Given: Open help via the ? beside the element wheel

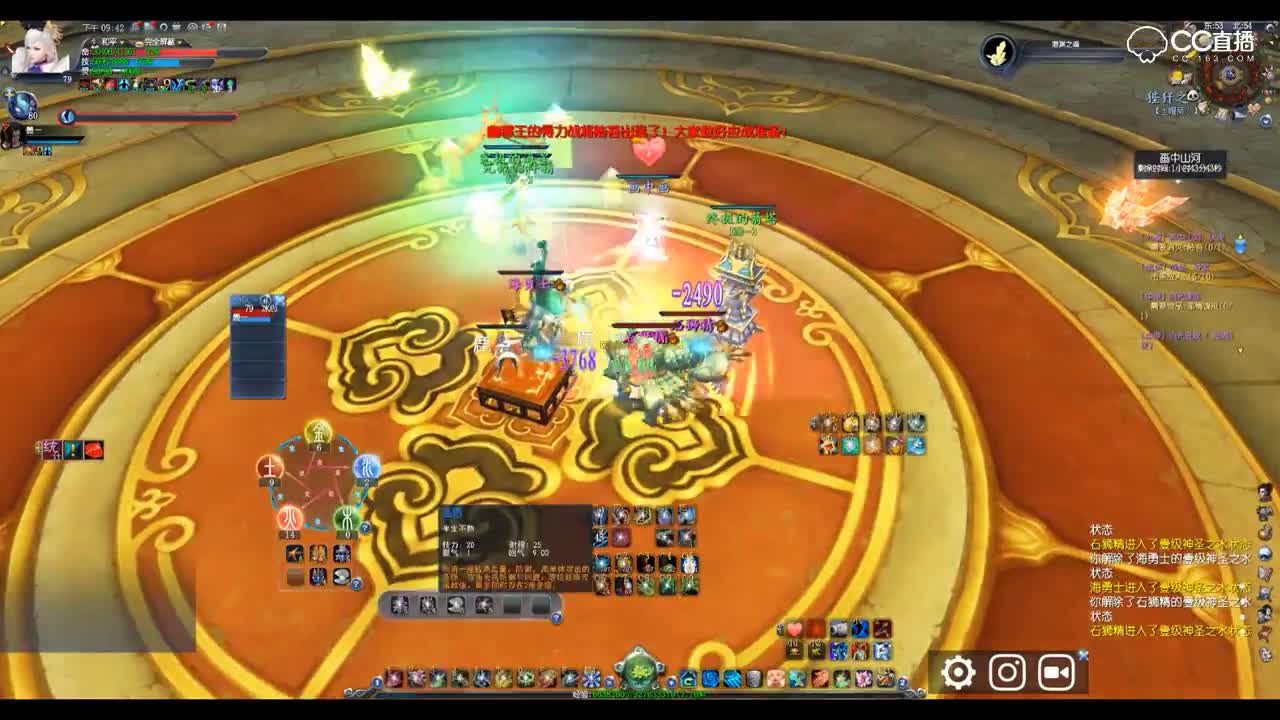Looking at the screenshot, I should pyautogui.click(x=364, y=528).
